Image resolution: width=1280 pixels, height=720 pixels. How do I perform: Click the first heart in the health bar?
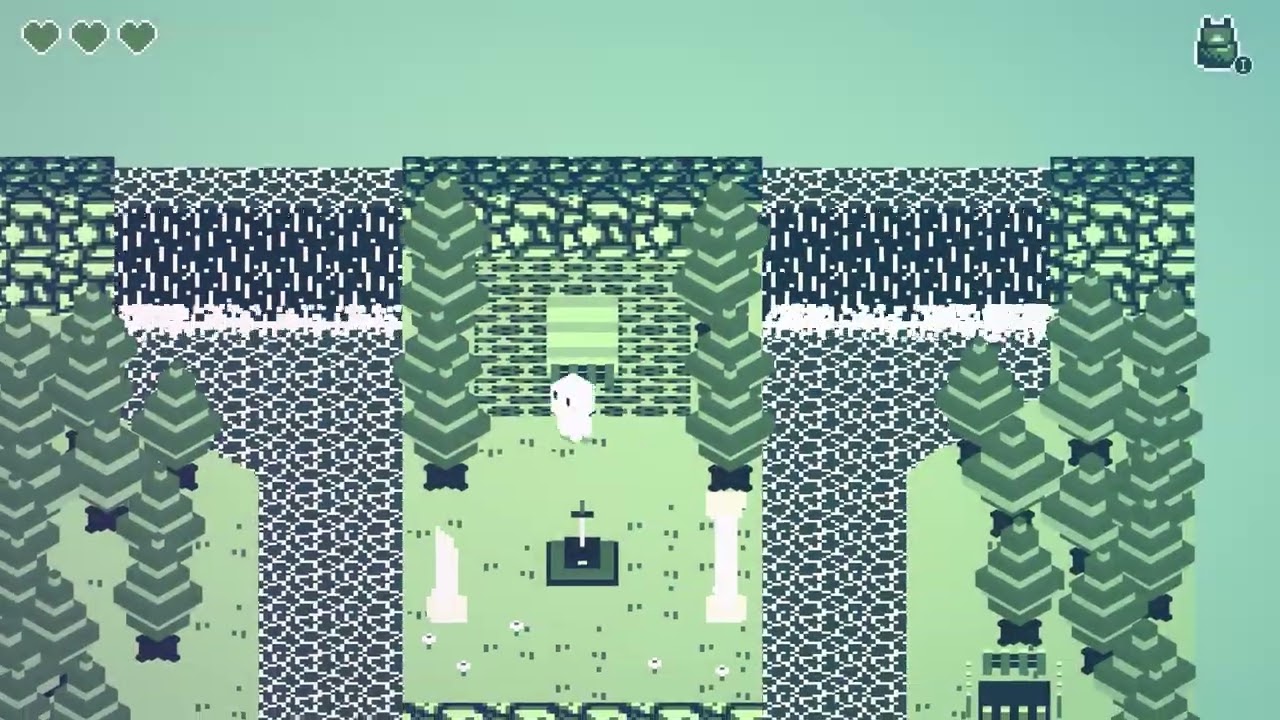coord(39,36)
